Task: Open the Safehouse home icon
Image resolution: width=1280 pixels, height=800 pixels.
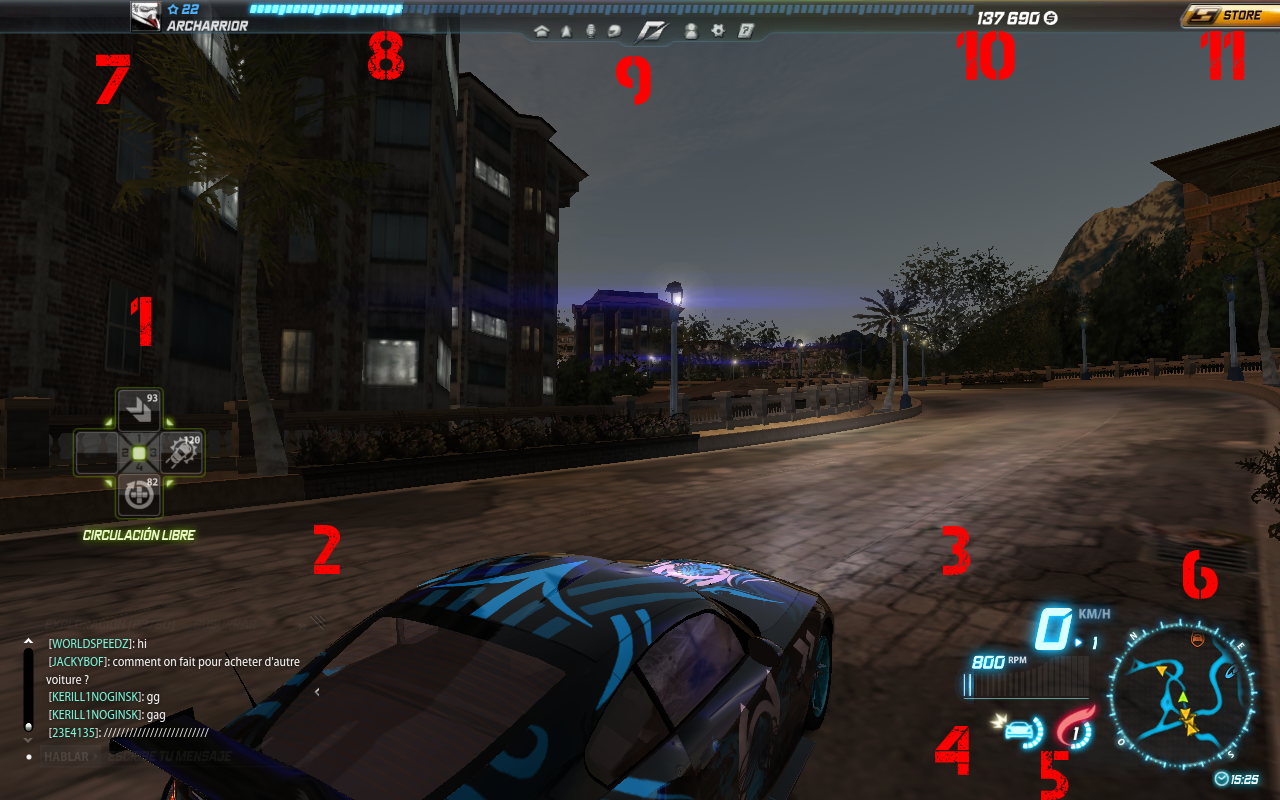Action: [541, 31]
